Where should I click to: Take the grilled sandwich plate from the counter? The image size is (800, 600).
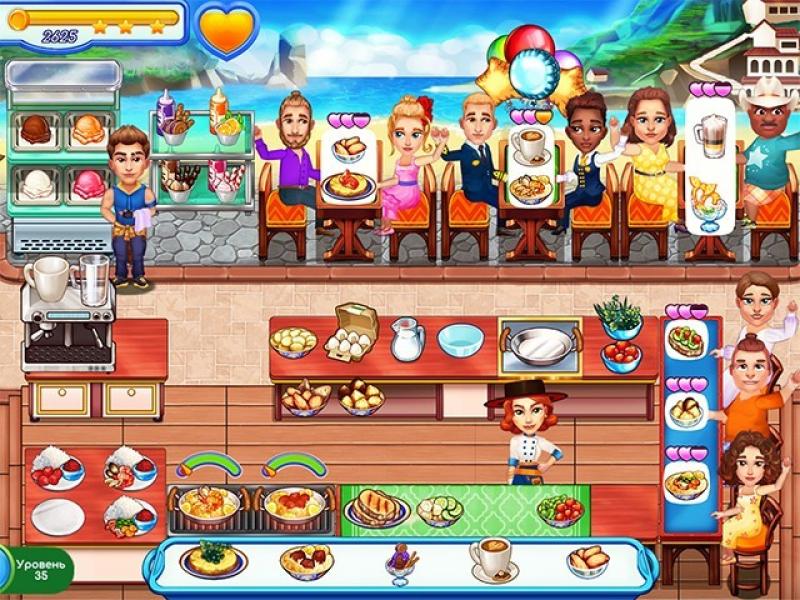375,508
